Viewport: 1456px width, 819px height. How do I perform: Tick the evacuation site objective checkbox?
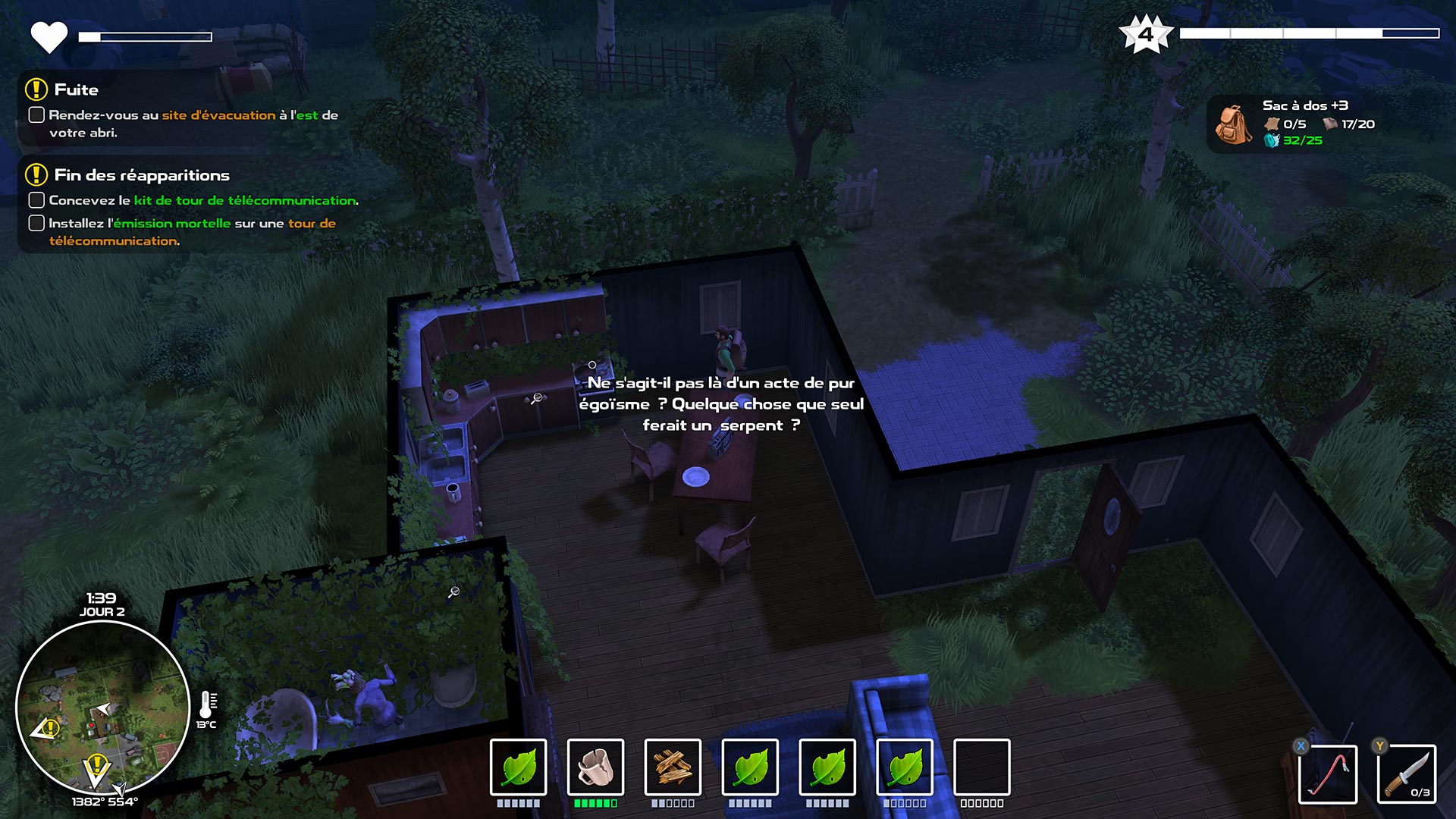(x=36, y=115)
